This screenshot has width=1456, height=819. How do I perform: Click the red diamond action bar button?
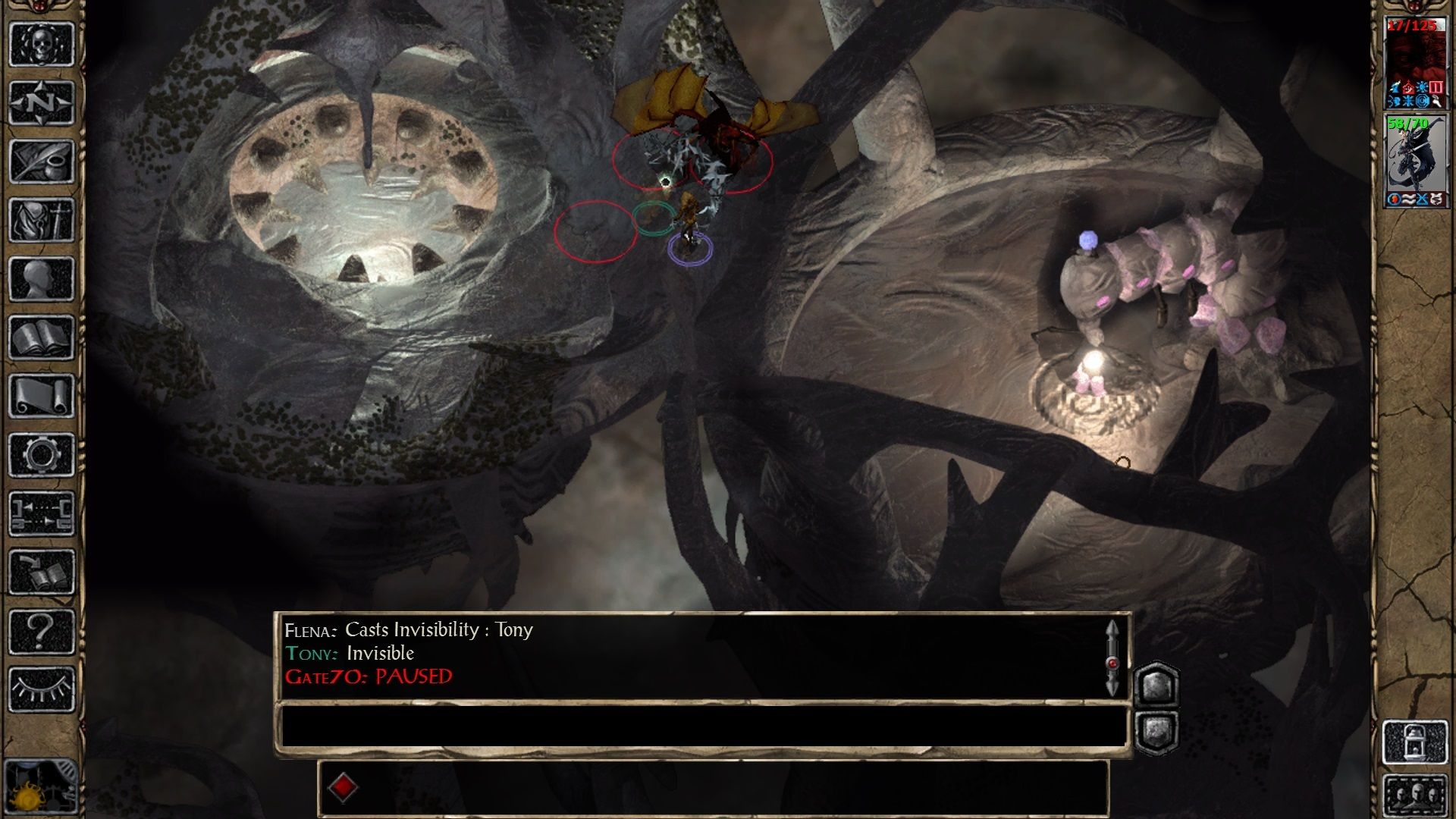tap(343, 787)
